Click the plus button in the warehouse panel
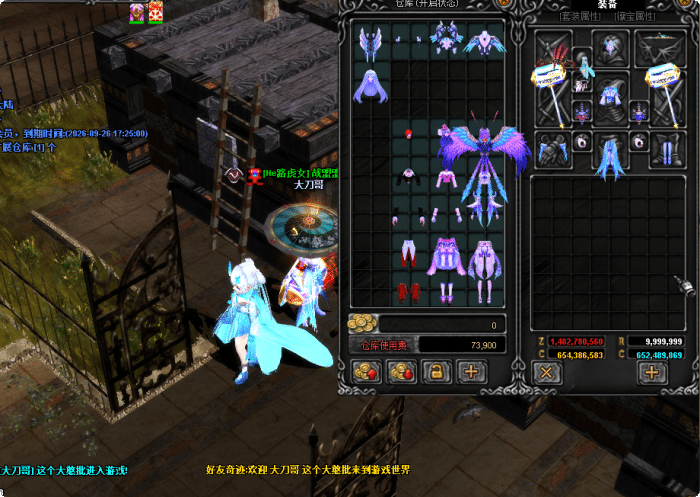This screenshot has width=700, height=497. [471, 372]
